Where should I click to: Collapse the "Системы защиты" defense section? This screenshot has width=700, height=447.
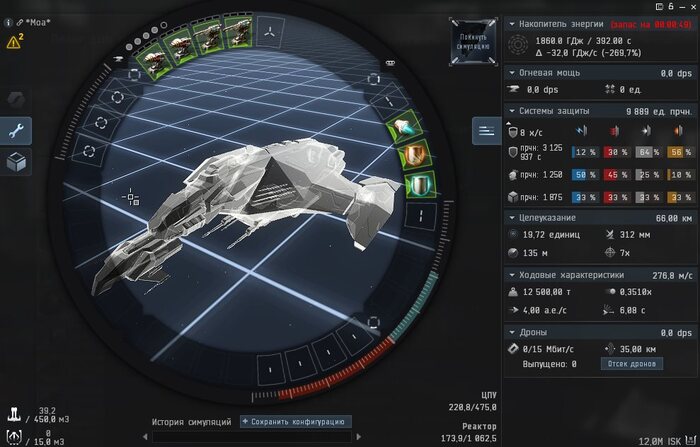[512, 110]
